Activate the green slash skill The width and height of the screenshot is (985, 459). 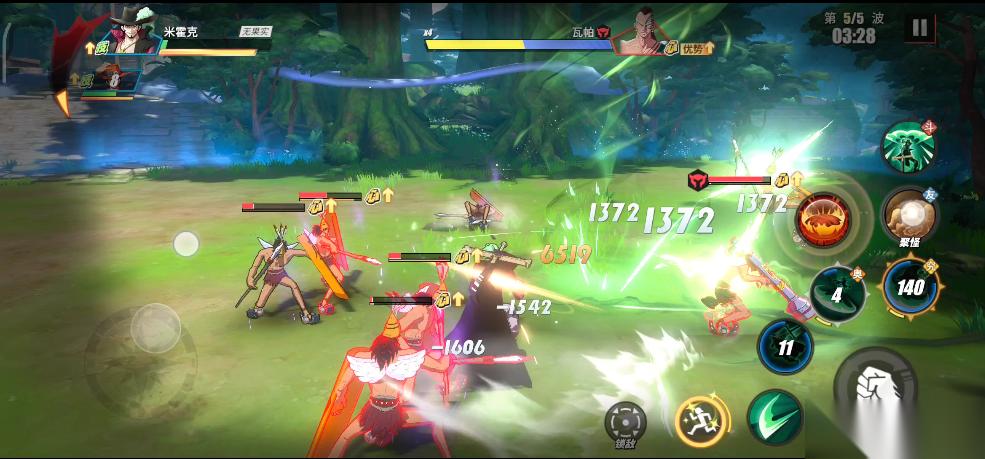(775, 417)
